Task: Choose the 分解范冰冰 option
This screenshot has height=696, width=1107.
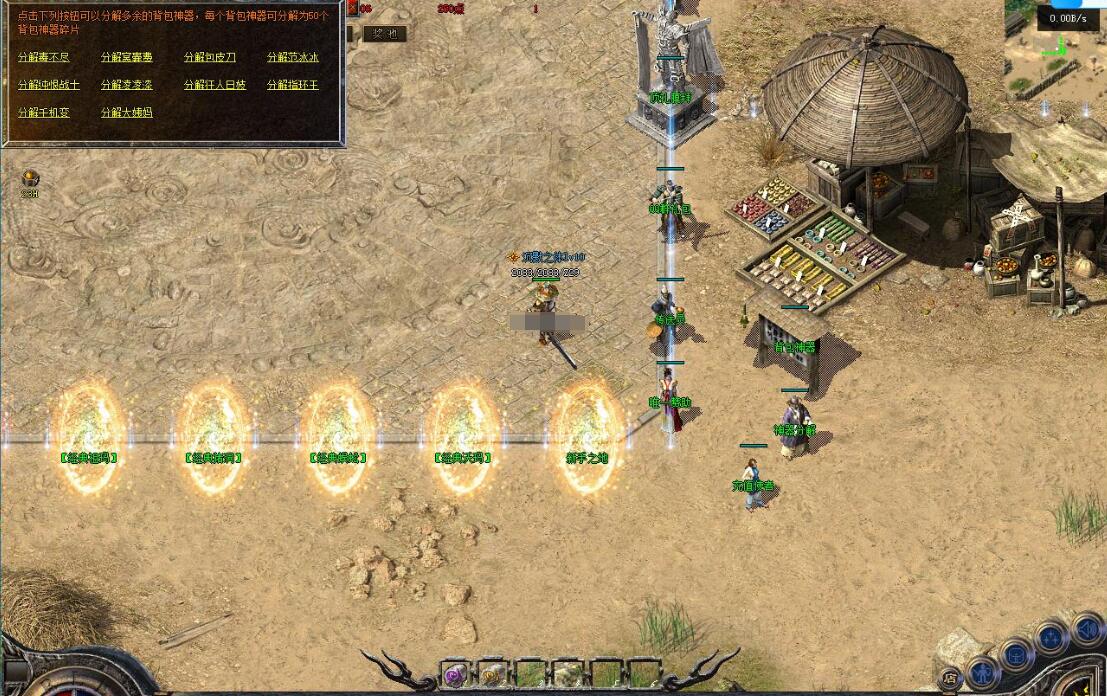Action: (293, 58)
